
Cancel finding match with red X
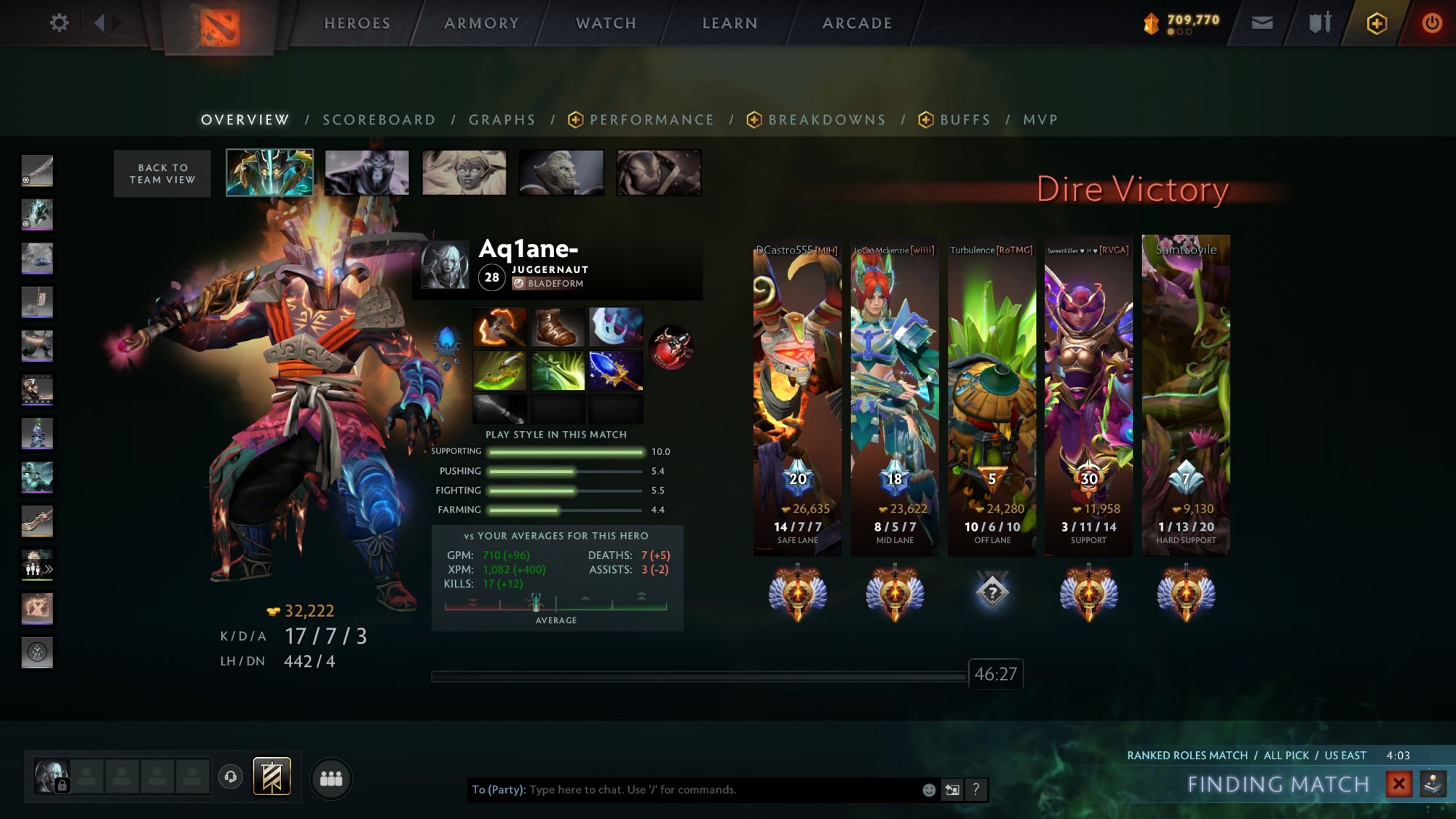(x=1398, y=784)
